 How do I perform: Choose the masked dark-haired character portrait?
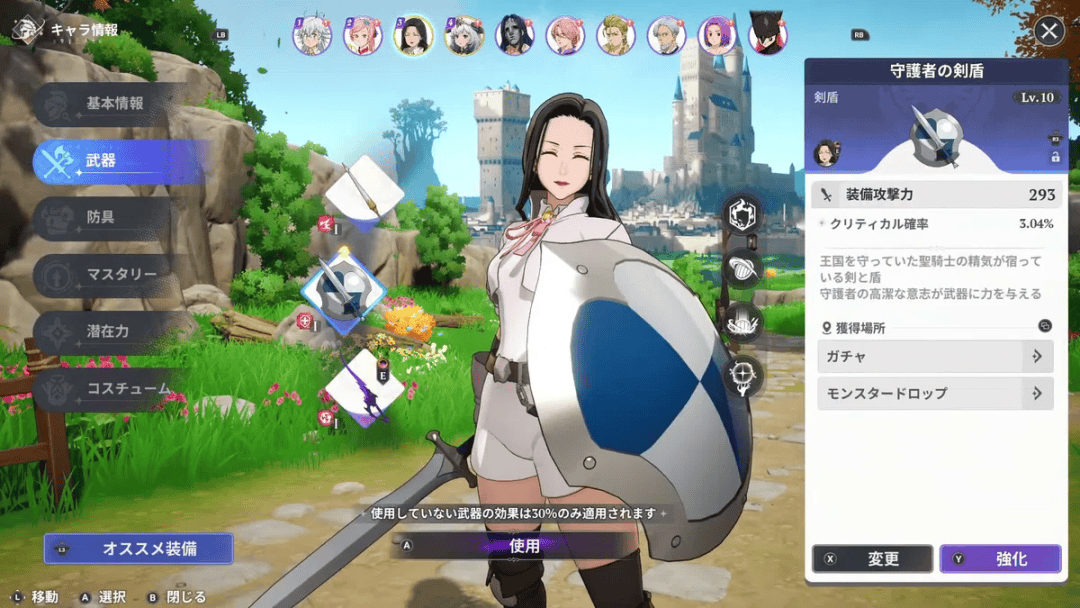514,36
